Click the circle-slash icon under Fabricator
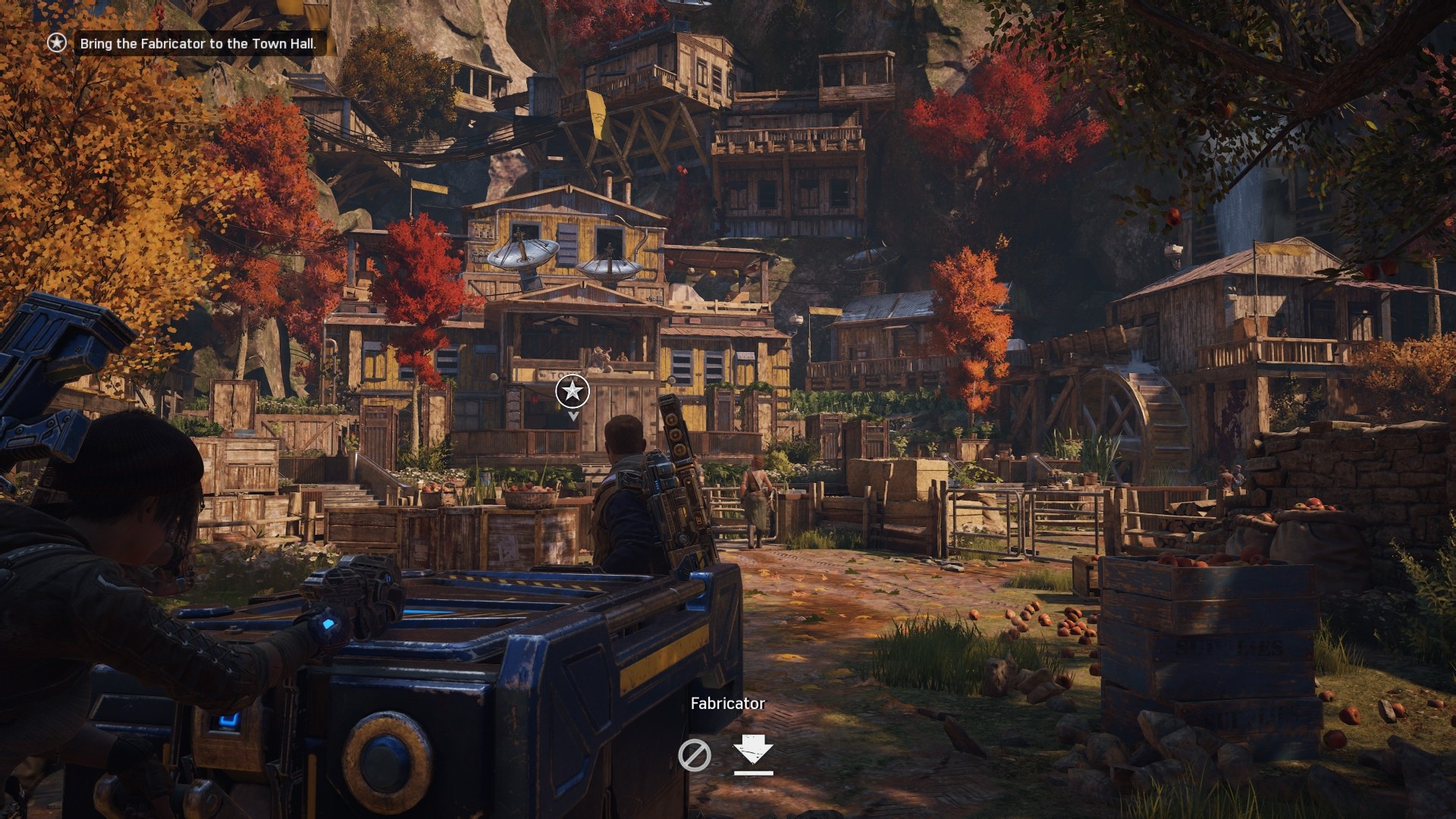 point(694,755)
